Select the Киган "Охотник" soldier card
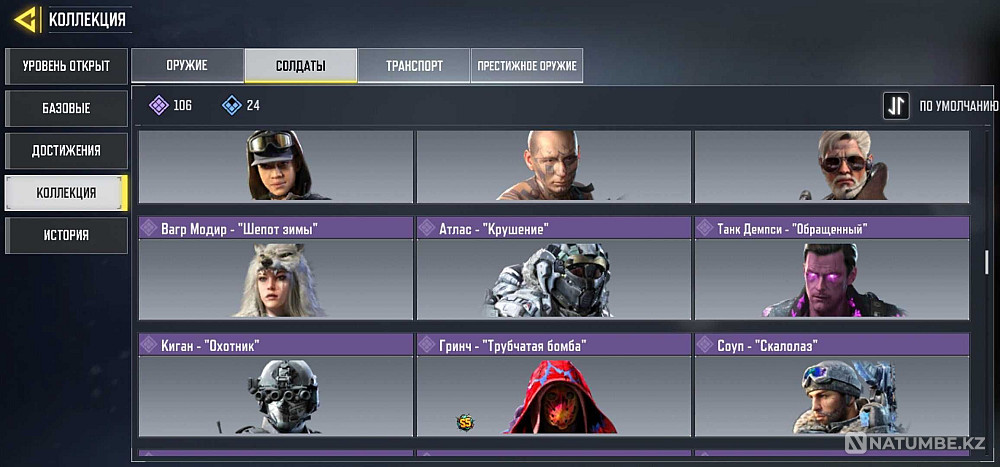 coord(275,385)
